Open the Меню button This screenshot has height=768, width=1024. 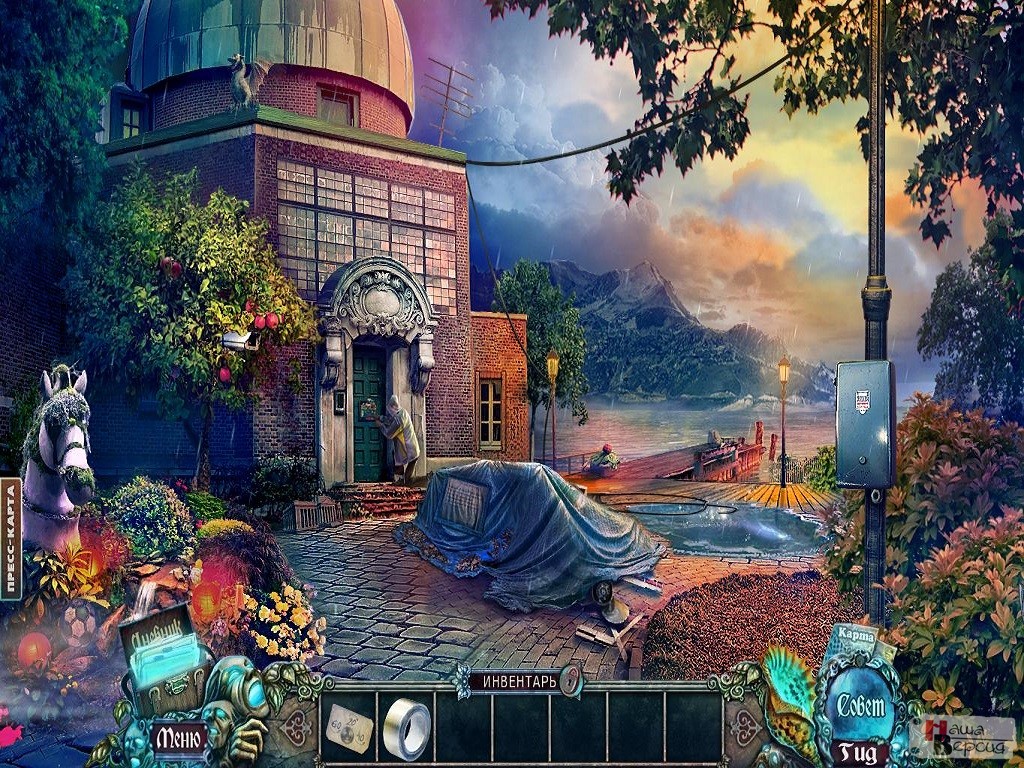point(179,739)
